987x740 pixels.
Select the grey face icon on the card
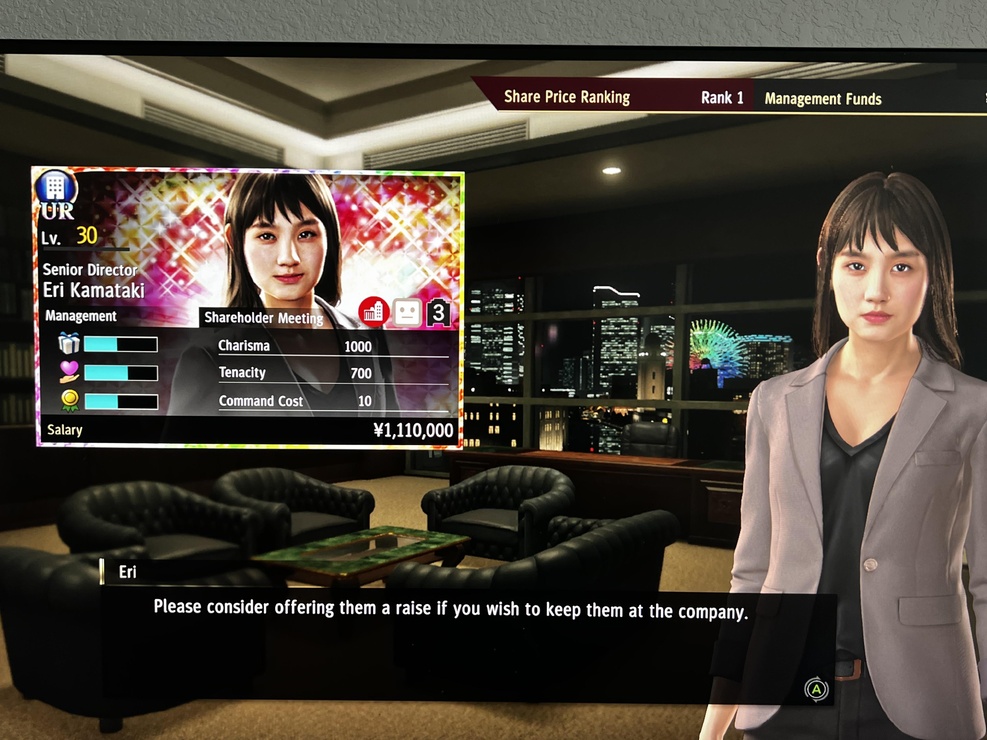[x=406, y=312]
